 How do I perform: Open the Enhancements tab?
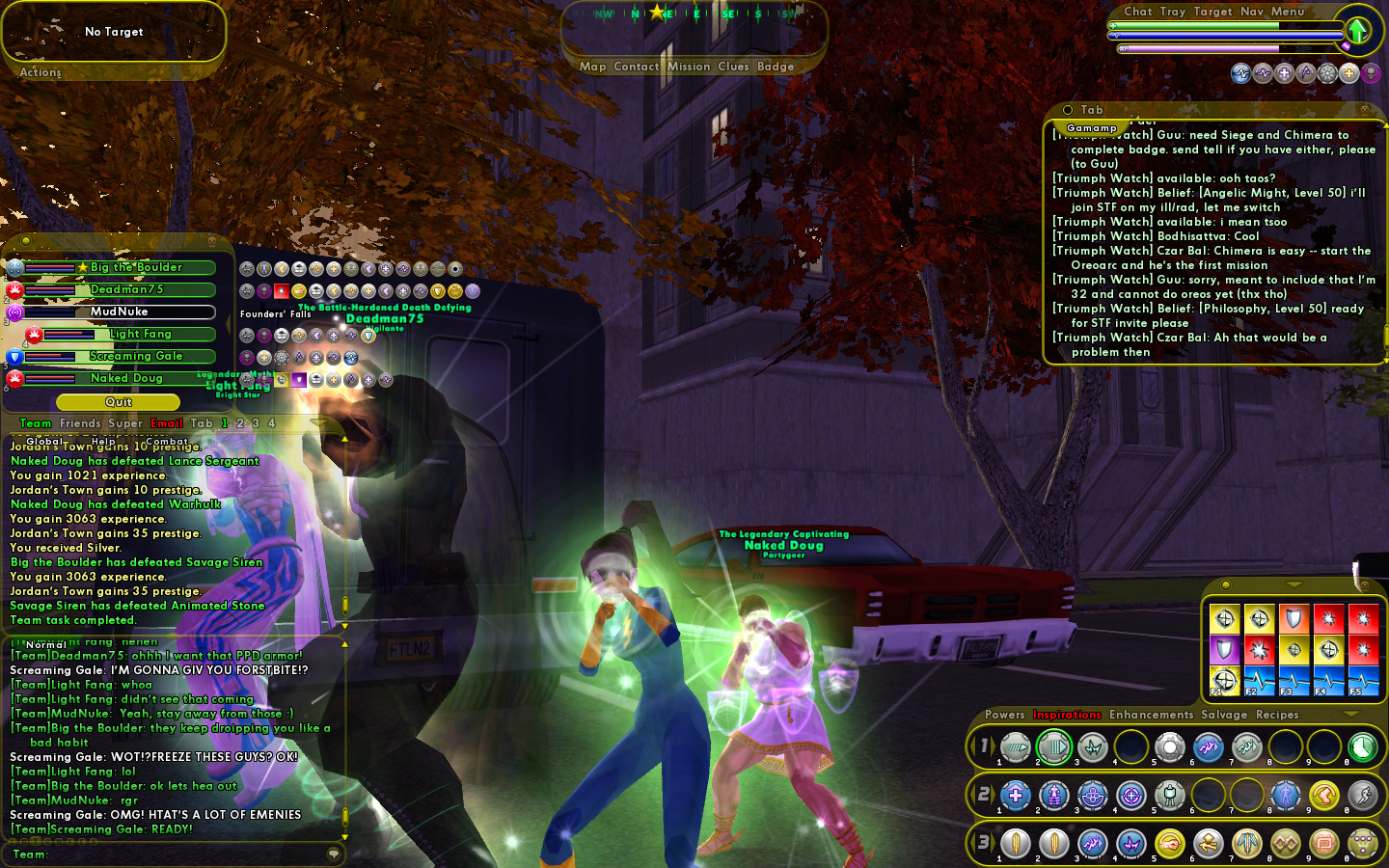pos(1151,715)
